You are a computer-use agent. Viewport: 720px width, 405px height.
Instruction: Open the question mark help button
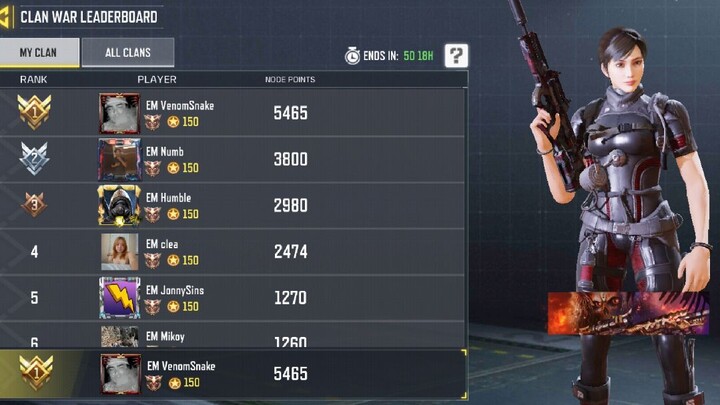[456, 56]
